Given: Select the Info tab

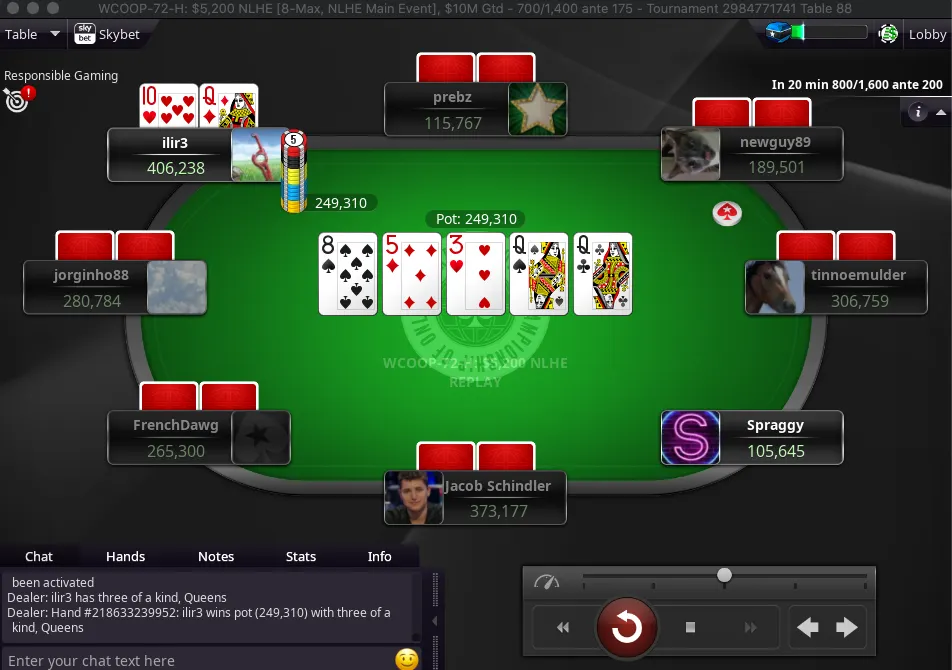Looking at the screenshot, I should coord(380,556).
